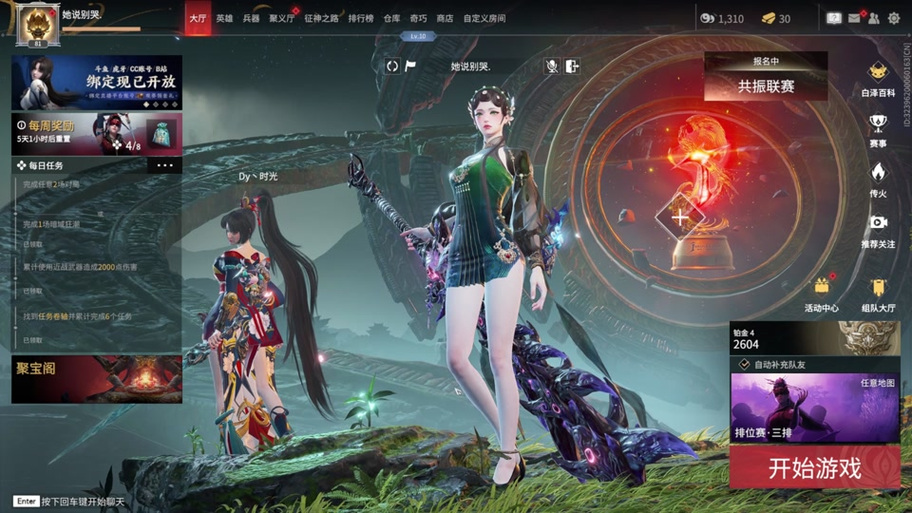Open the settings gear icon
The image size is (912, 513).
point(893,18)
